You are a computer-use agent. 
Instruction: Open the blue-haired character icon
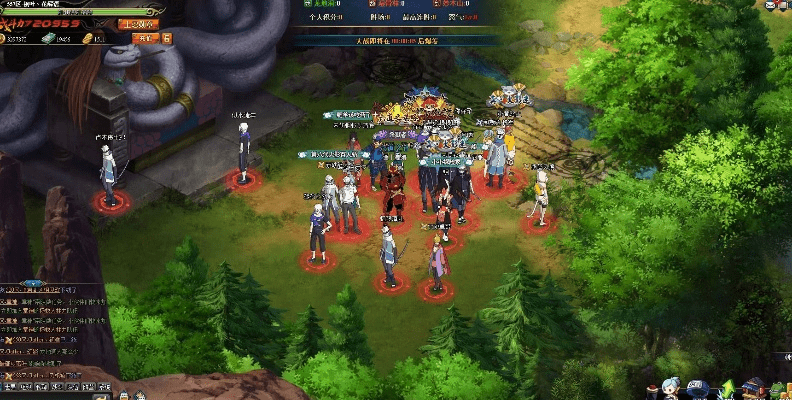[672, 388]
